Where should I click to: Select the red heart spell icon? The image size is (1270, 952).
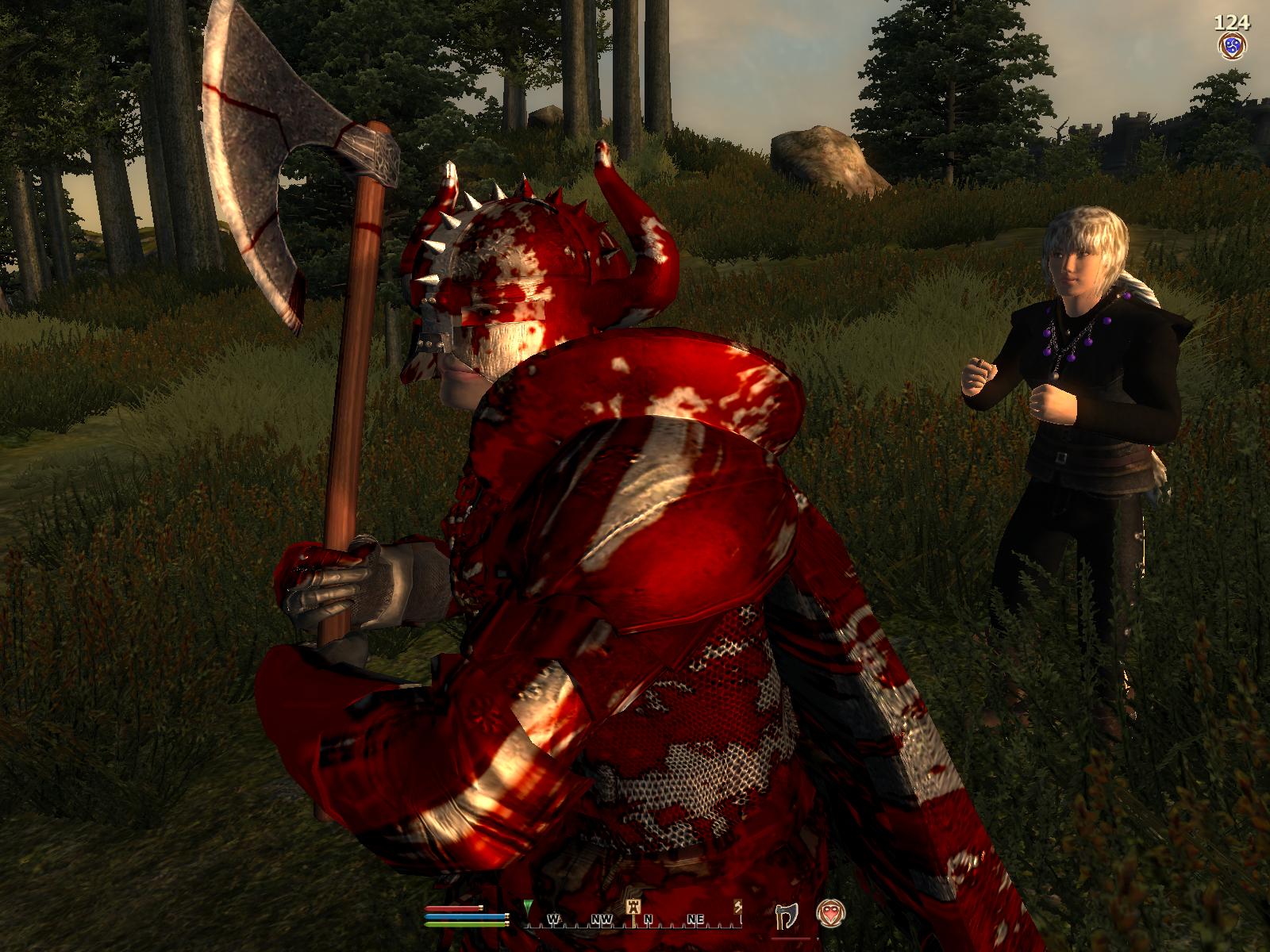pyautogui.click(x=831, y=911)
